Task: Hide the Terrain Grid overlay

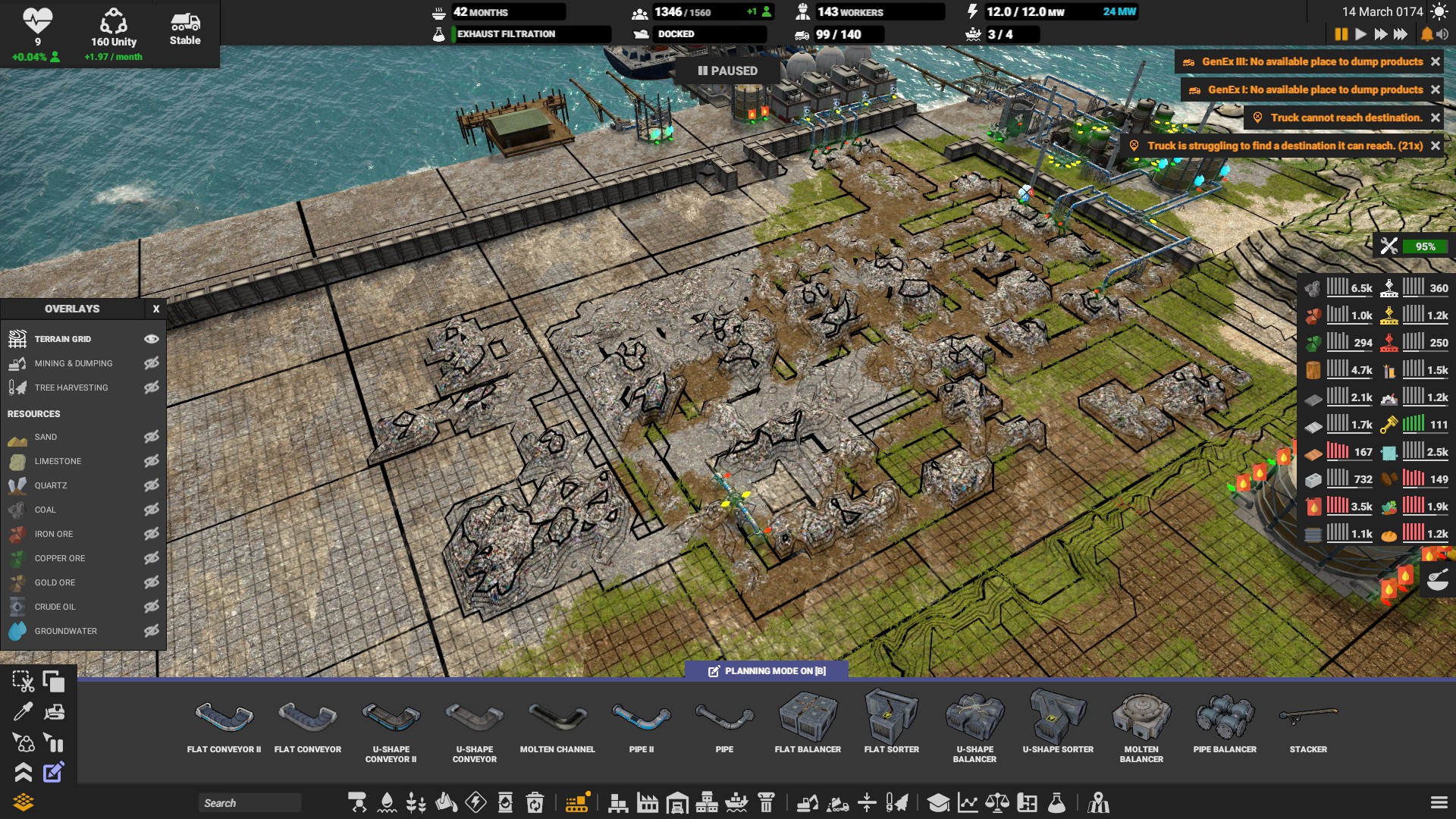Action: click(x=152, y=339)
